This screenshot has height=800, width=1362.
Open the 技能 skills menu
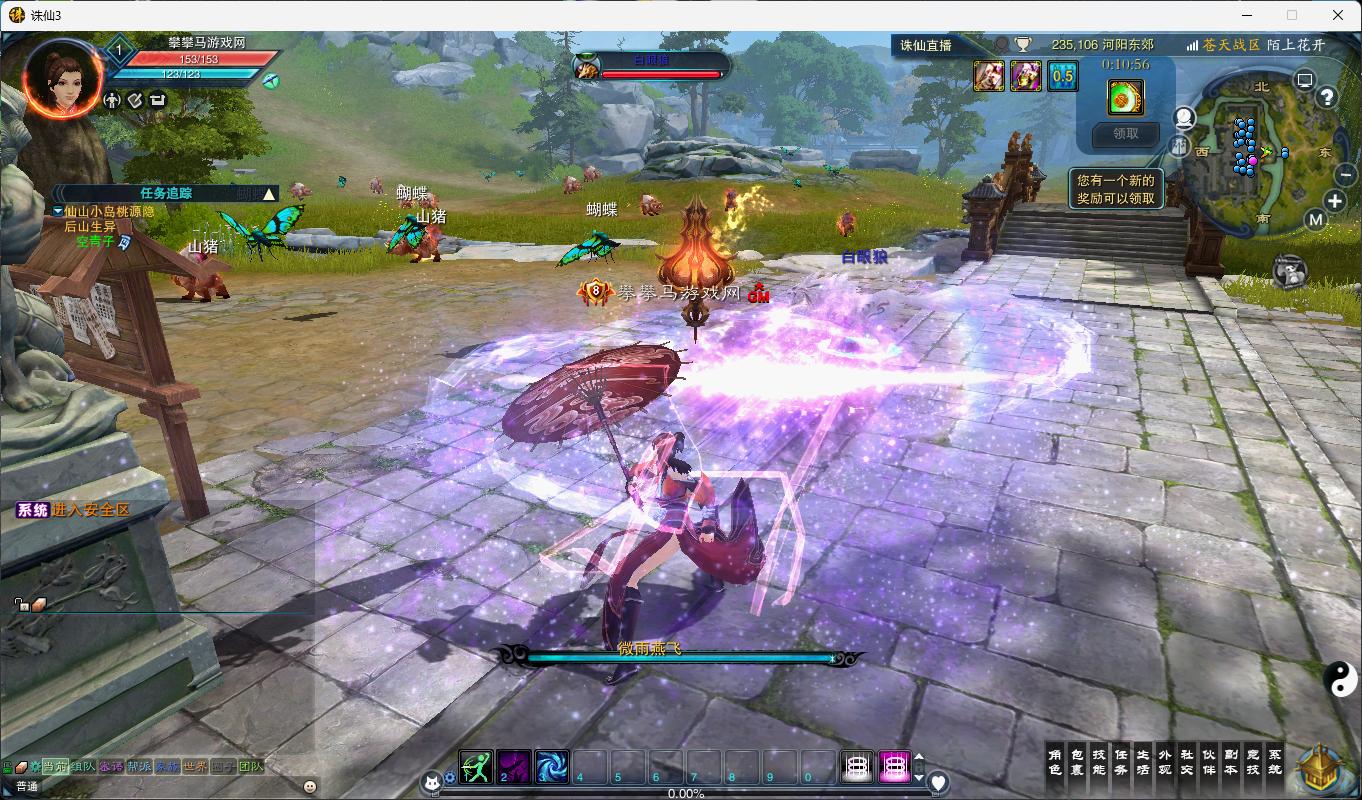1099,762
